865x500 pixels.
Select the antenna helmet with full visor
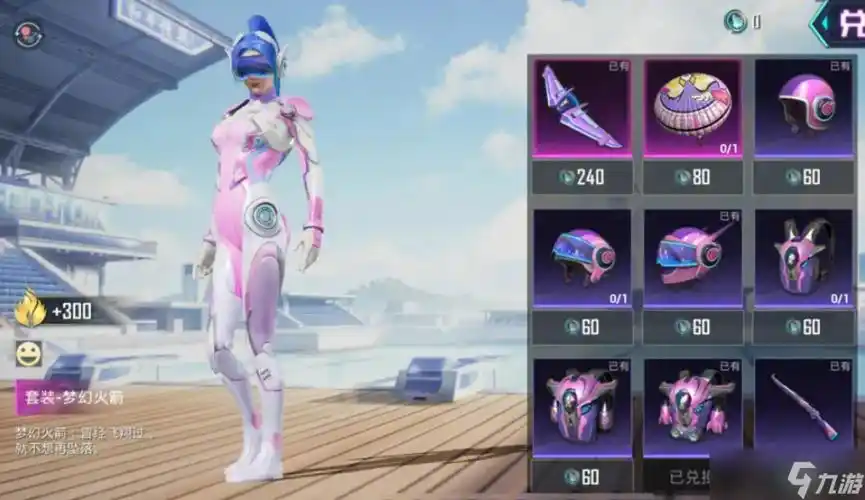(x=692, y=259)
